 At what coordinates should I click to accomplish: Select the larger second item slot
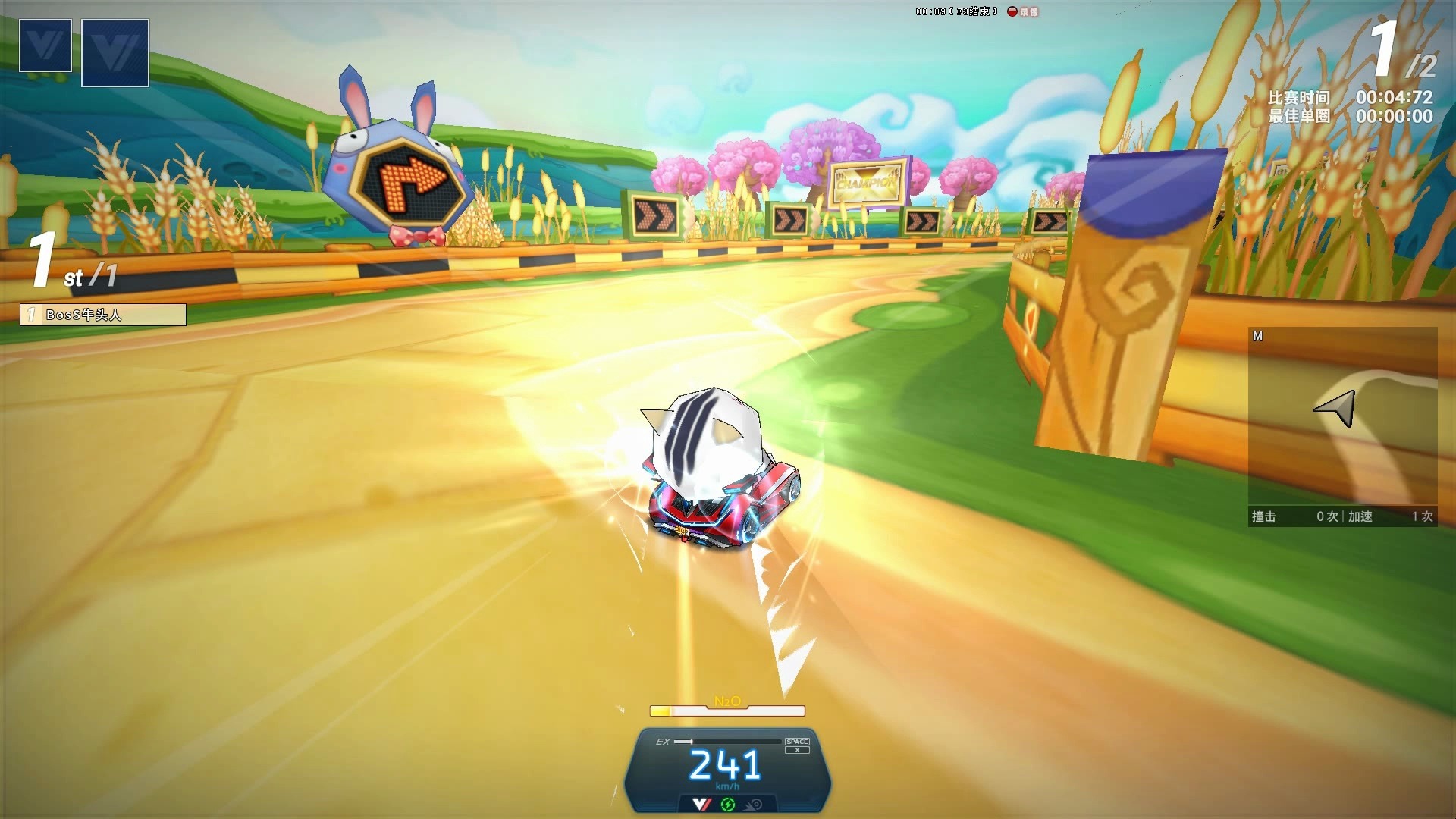pyautogui.click(x=115, y=53)
